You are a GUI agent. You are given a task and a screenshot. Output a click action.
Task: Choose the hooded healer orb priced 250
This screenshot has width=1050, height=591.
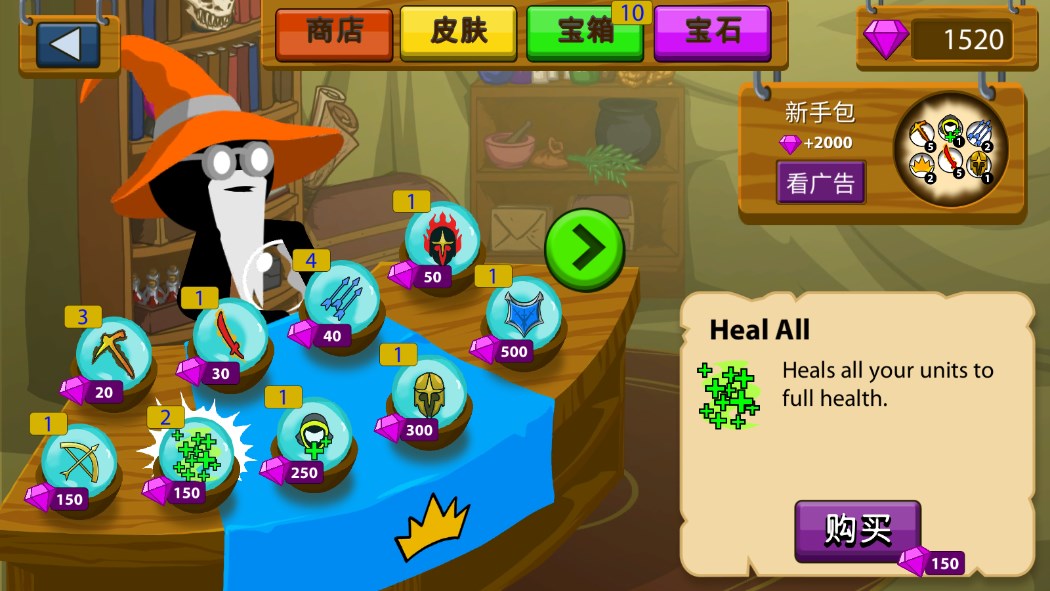tap(313, 435)
